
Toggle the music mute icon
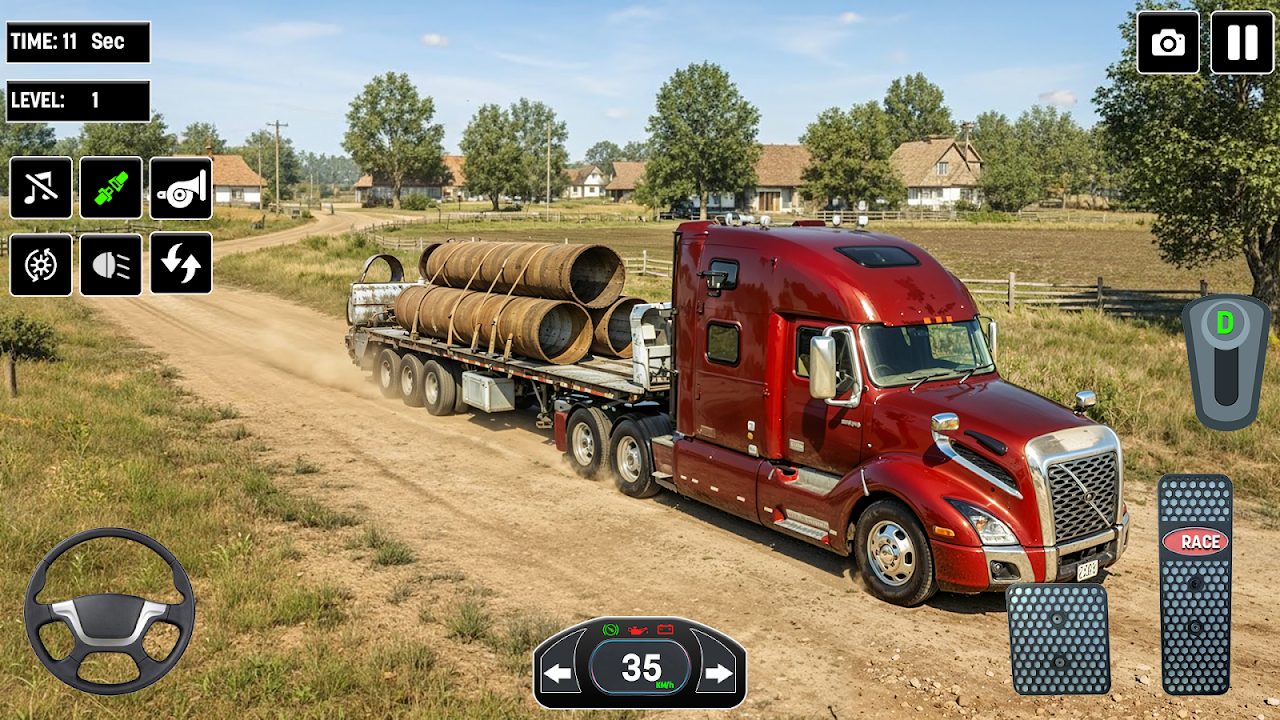(41, 188)
